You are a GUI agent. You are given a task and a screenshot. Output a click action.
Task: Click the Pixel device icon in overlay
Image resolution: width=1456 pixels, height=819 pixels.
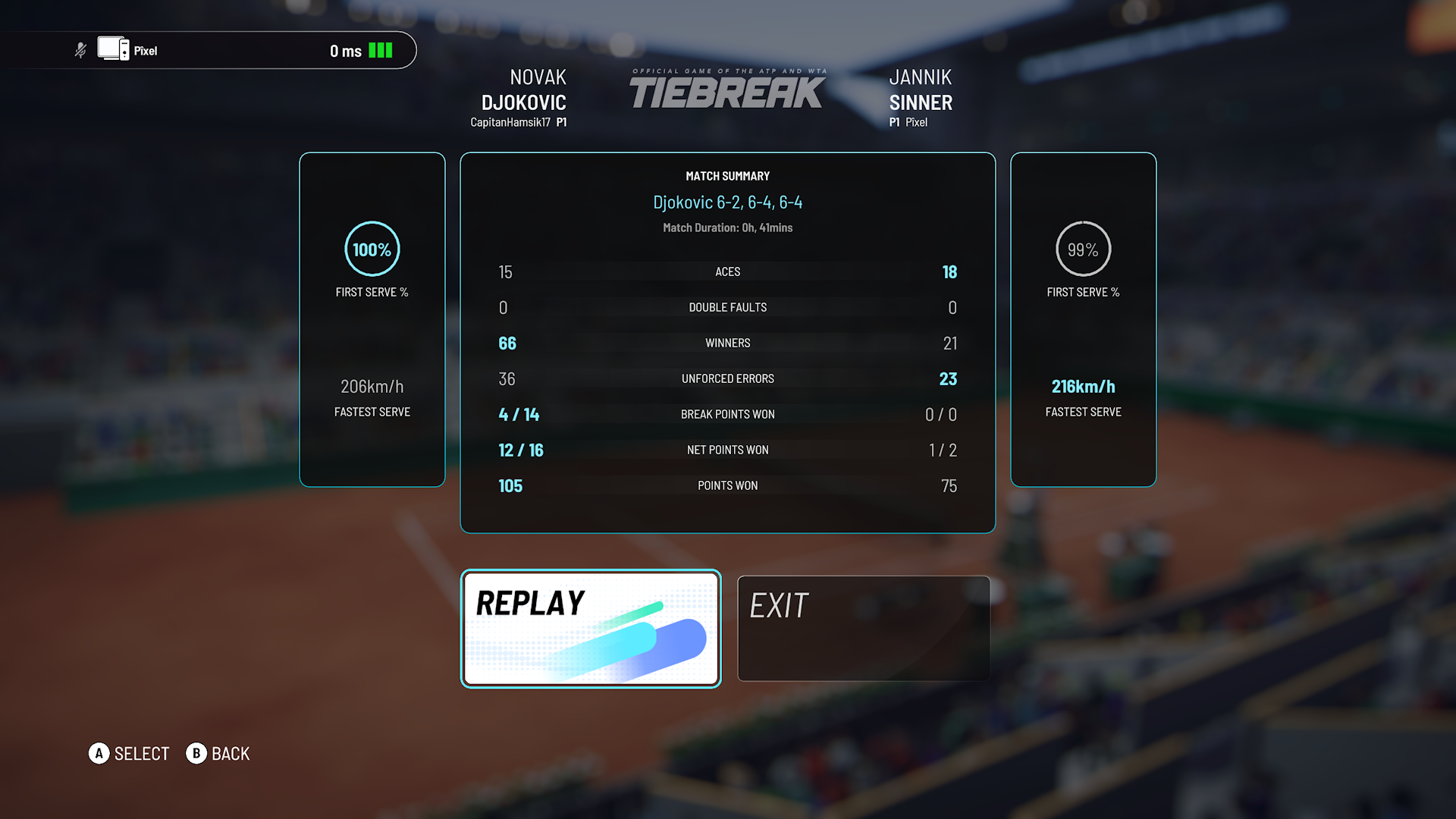click(113, 49)
